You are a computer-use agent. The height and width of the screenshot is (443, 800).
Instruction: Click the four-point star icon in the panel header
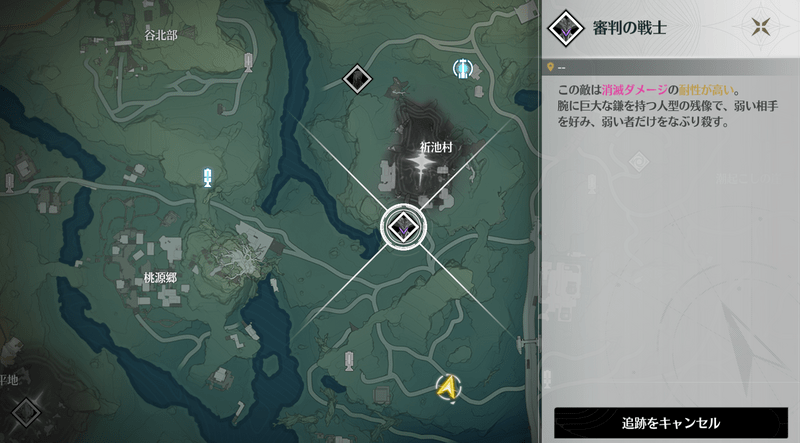click(764, 28)
